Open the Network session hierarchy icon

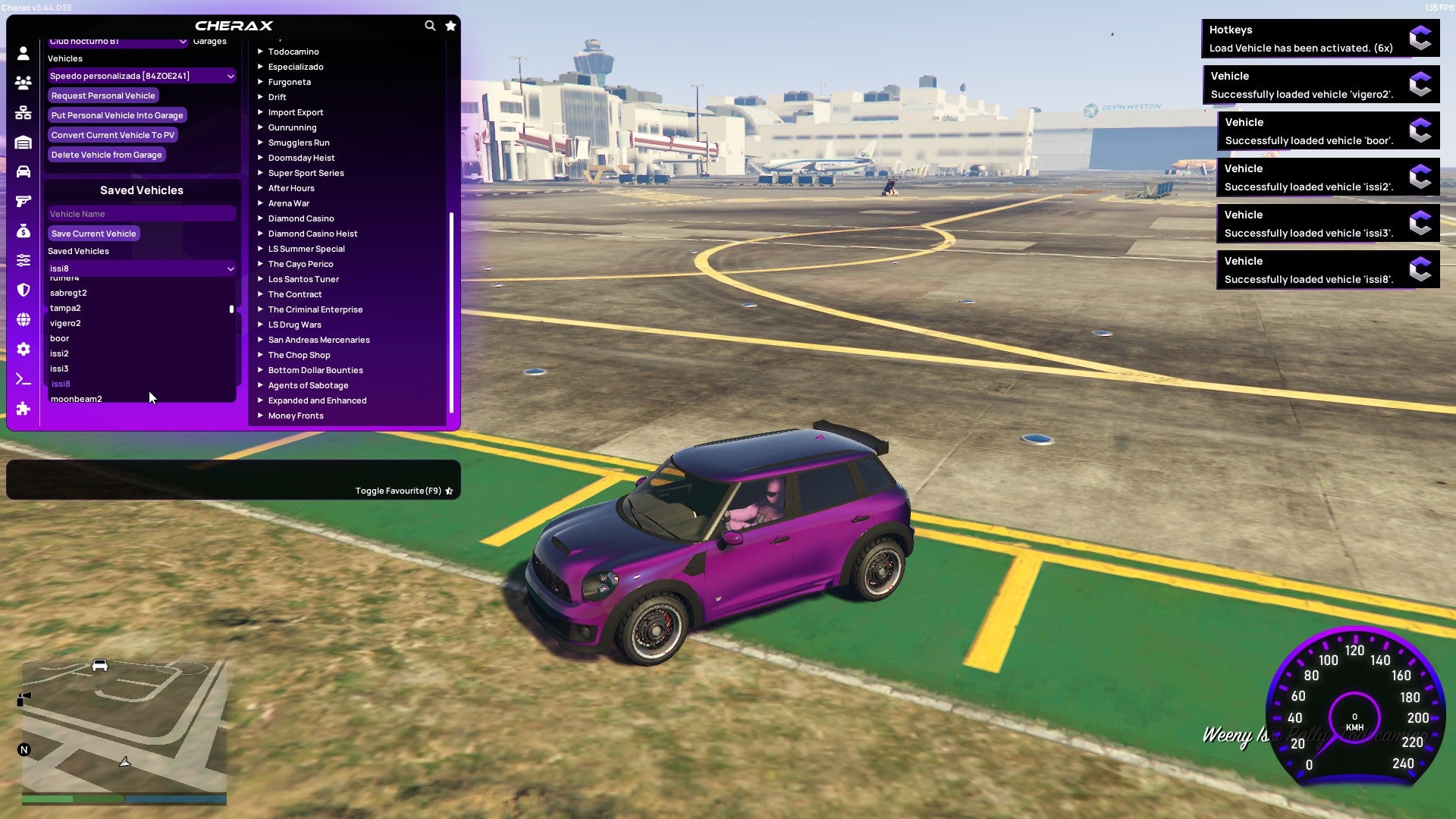click(23, 110)
